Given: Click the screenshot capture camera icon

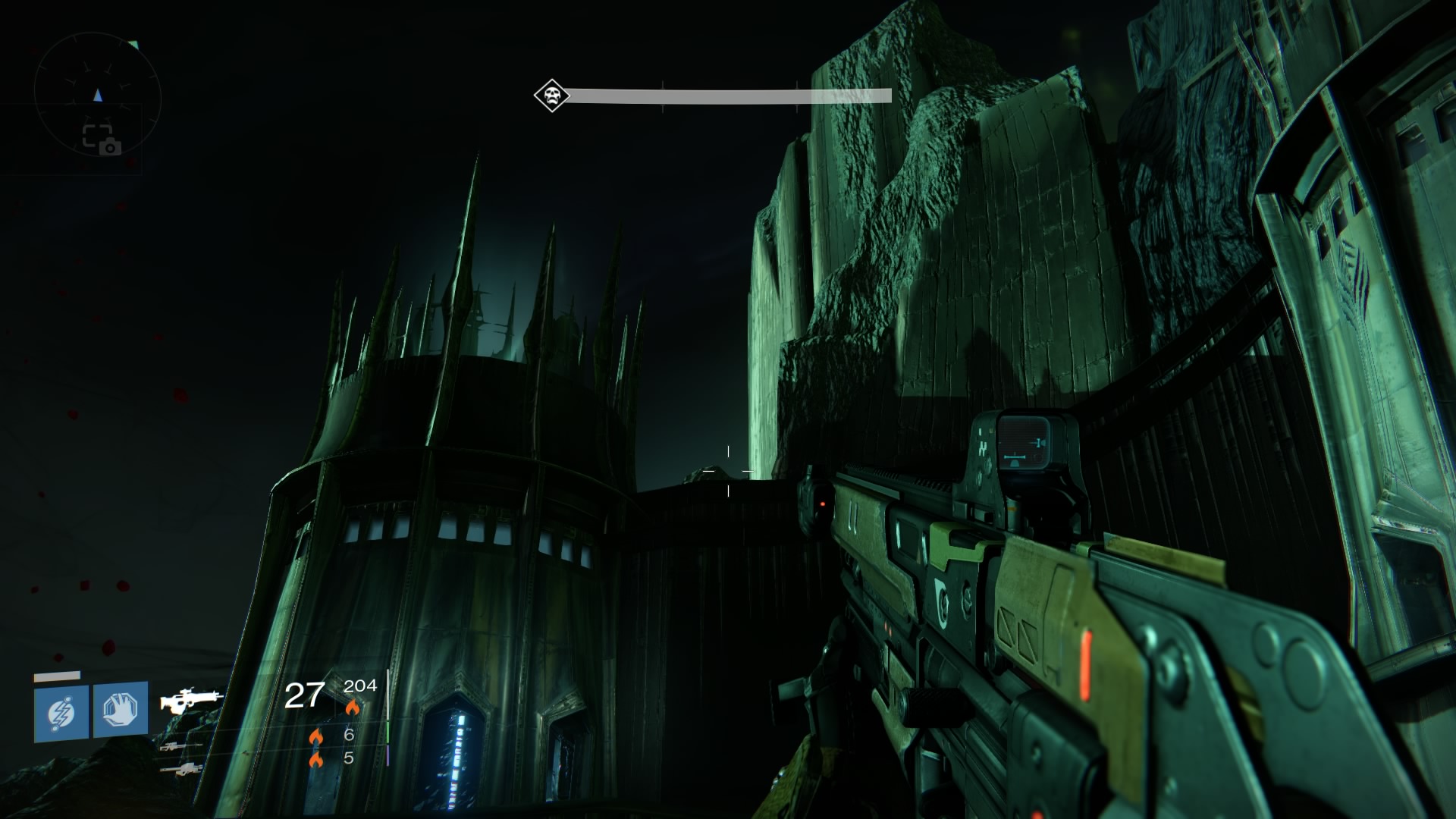Looking at the screenshot, I should point(101,140).
